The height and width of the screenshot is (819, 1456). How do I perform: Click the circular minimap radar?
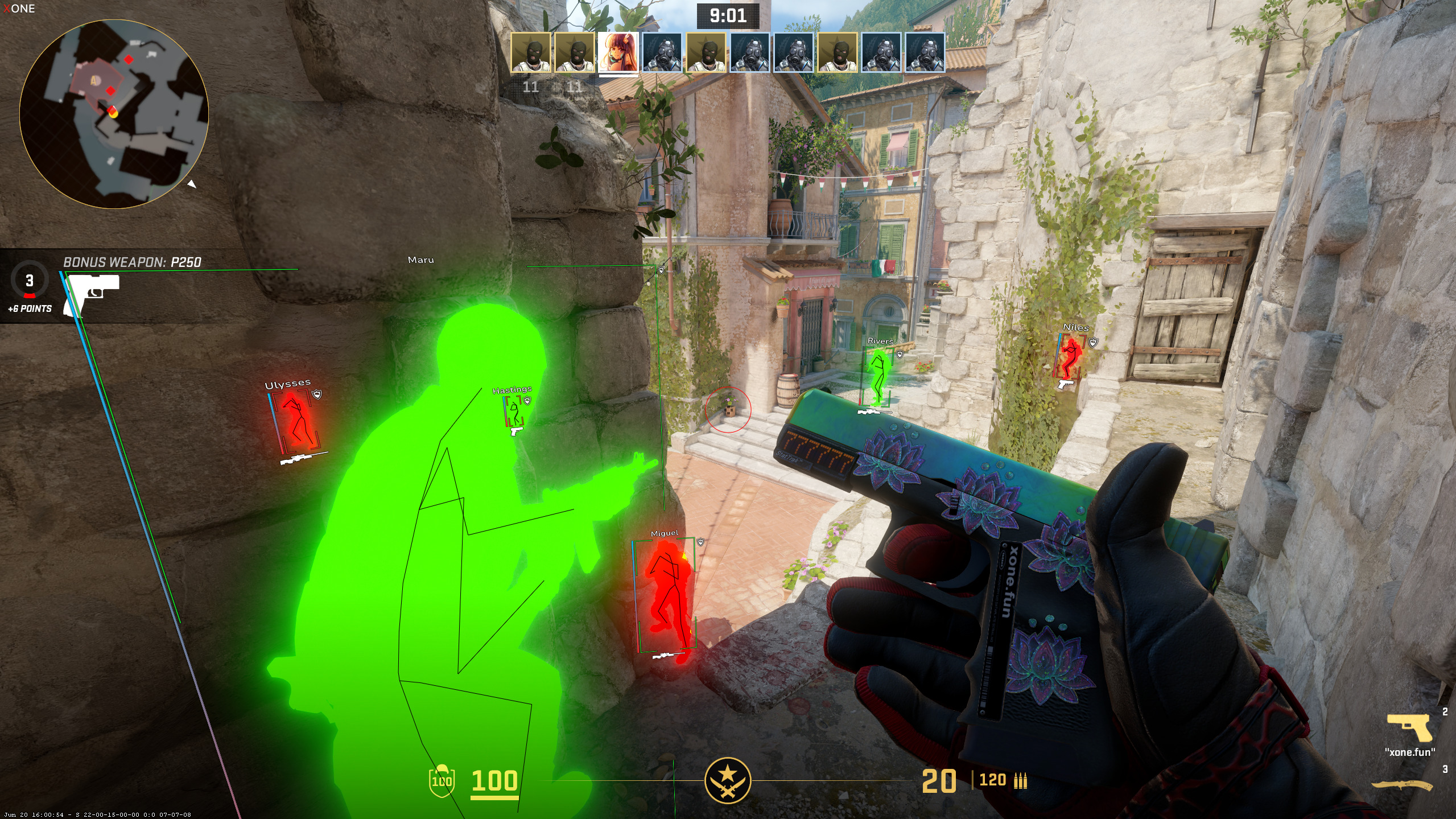[x=114, y=114]
